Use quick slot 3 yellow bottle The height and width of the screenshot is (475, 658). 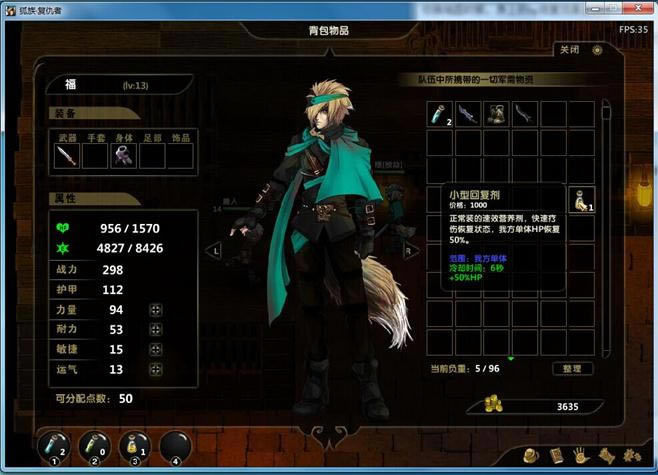(134, 447)
